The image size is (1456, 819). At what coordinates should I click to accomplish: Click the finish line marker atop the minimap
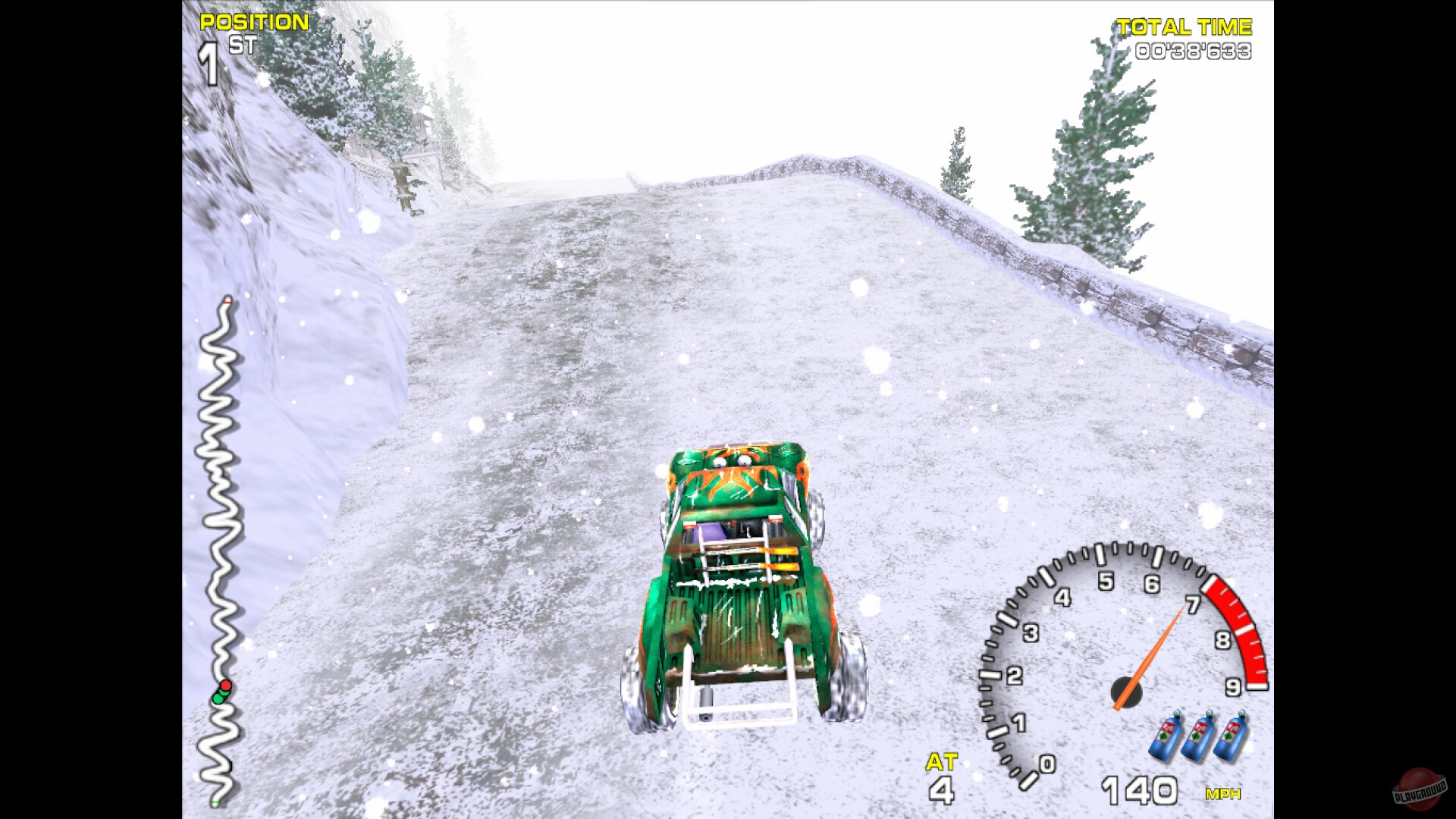point(226,303)
